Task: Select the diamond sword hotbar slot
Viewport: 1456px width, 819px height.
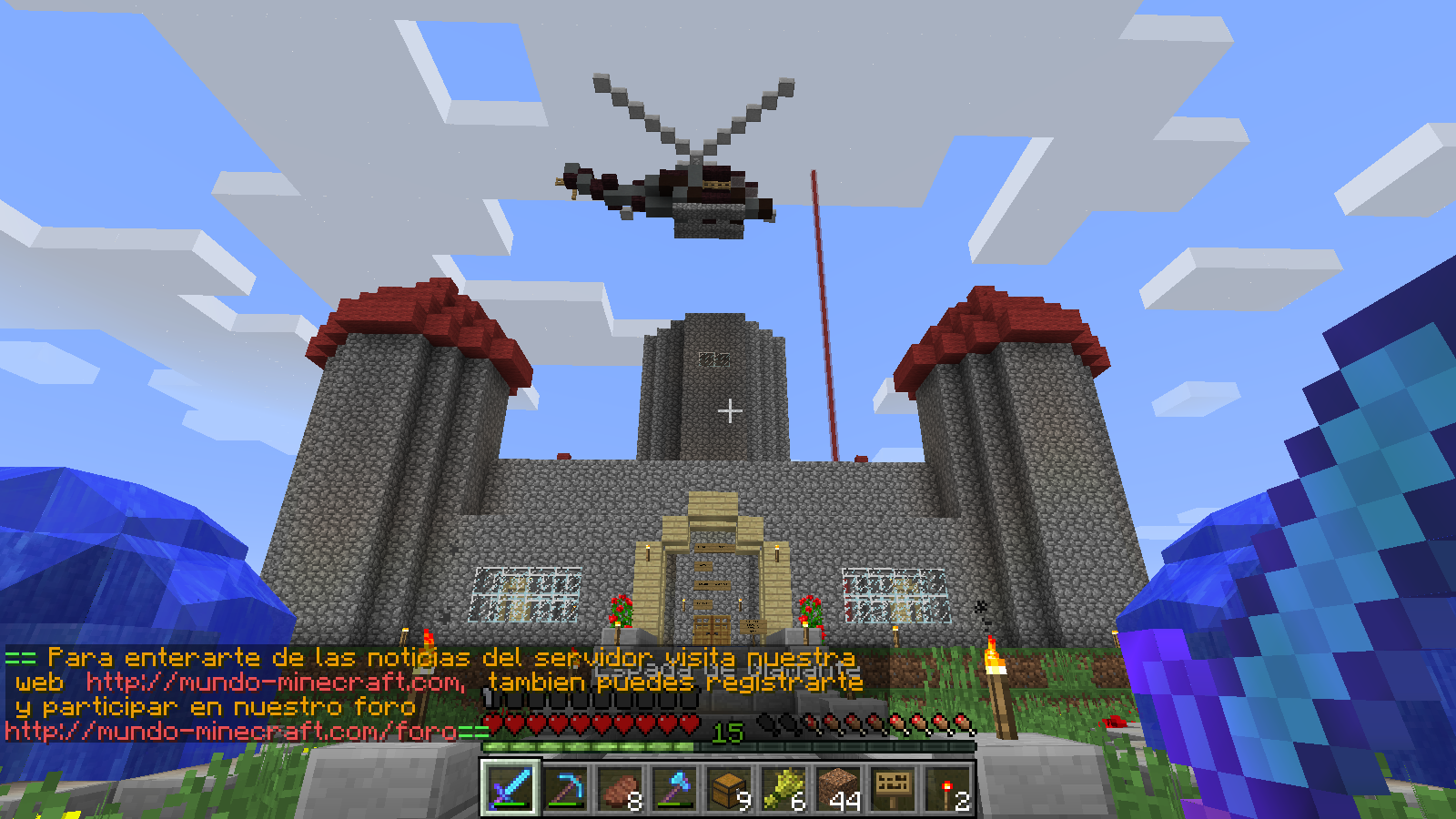Action: (x=511, y=787)
